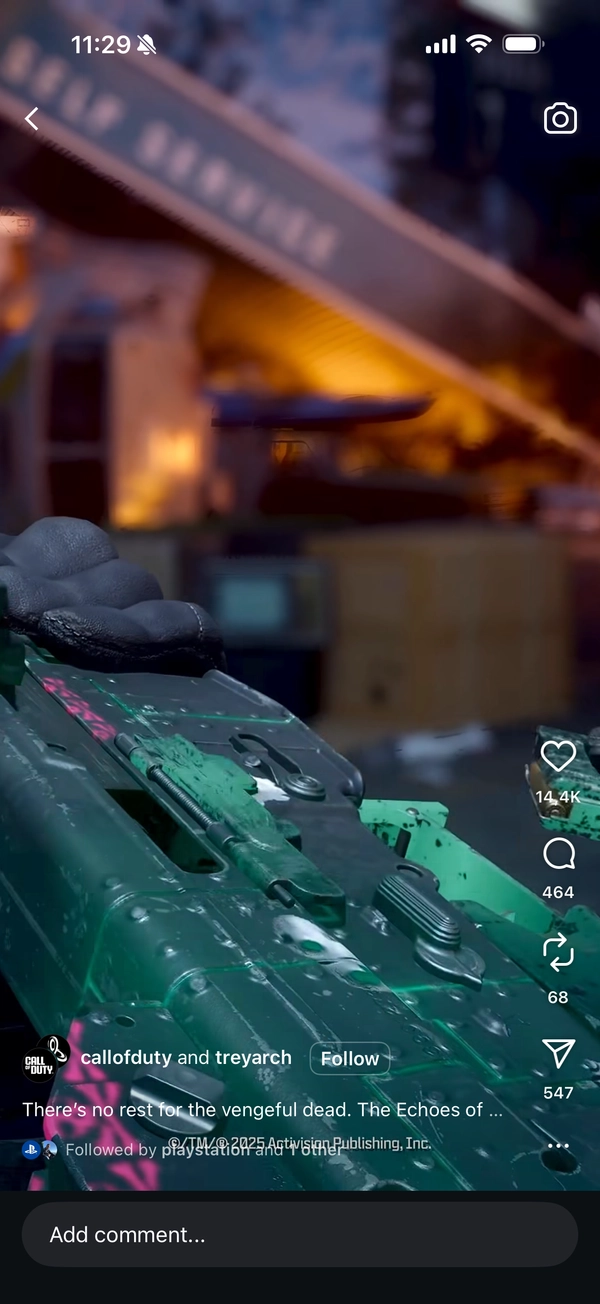
Task: Tap the Follow button beside treyarch
Action: click(349, 1058)
